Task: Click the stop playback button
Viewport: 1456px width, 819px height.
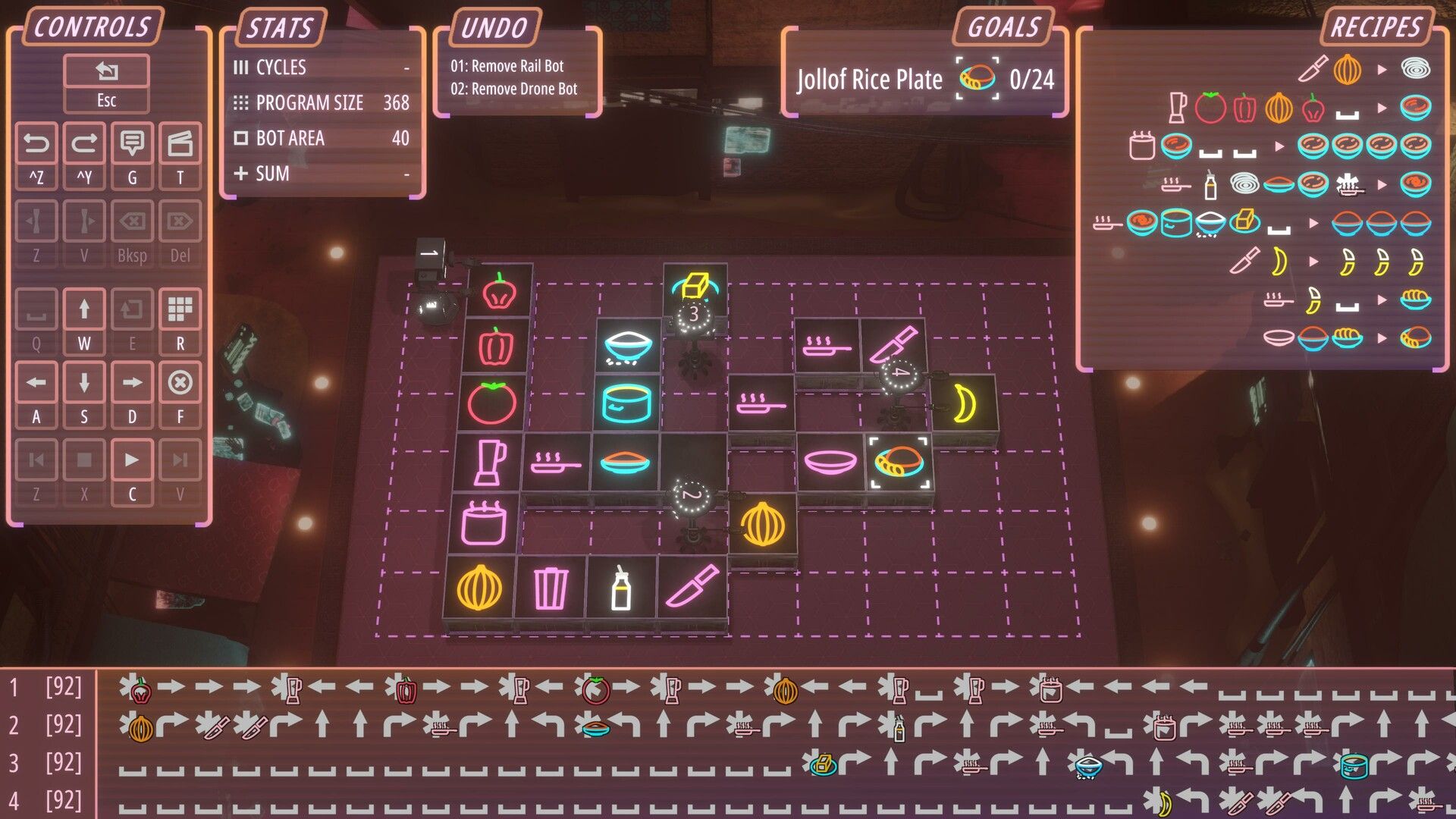Action: (x=84, y=460)
